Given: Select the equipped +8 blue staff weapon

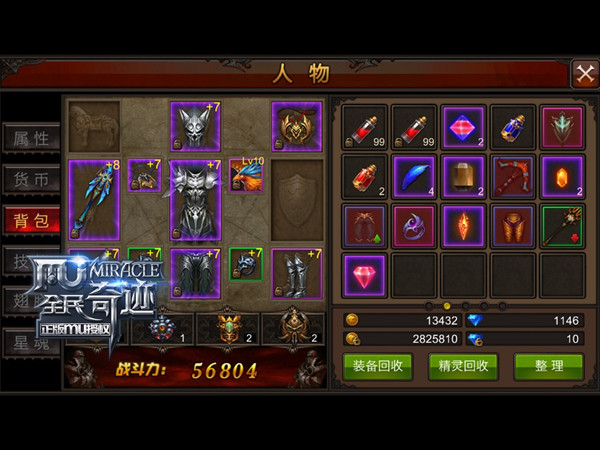Looking at the screenshot, I should (x=94, y=199).
